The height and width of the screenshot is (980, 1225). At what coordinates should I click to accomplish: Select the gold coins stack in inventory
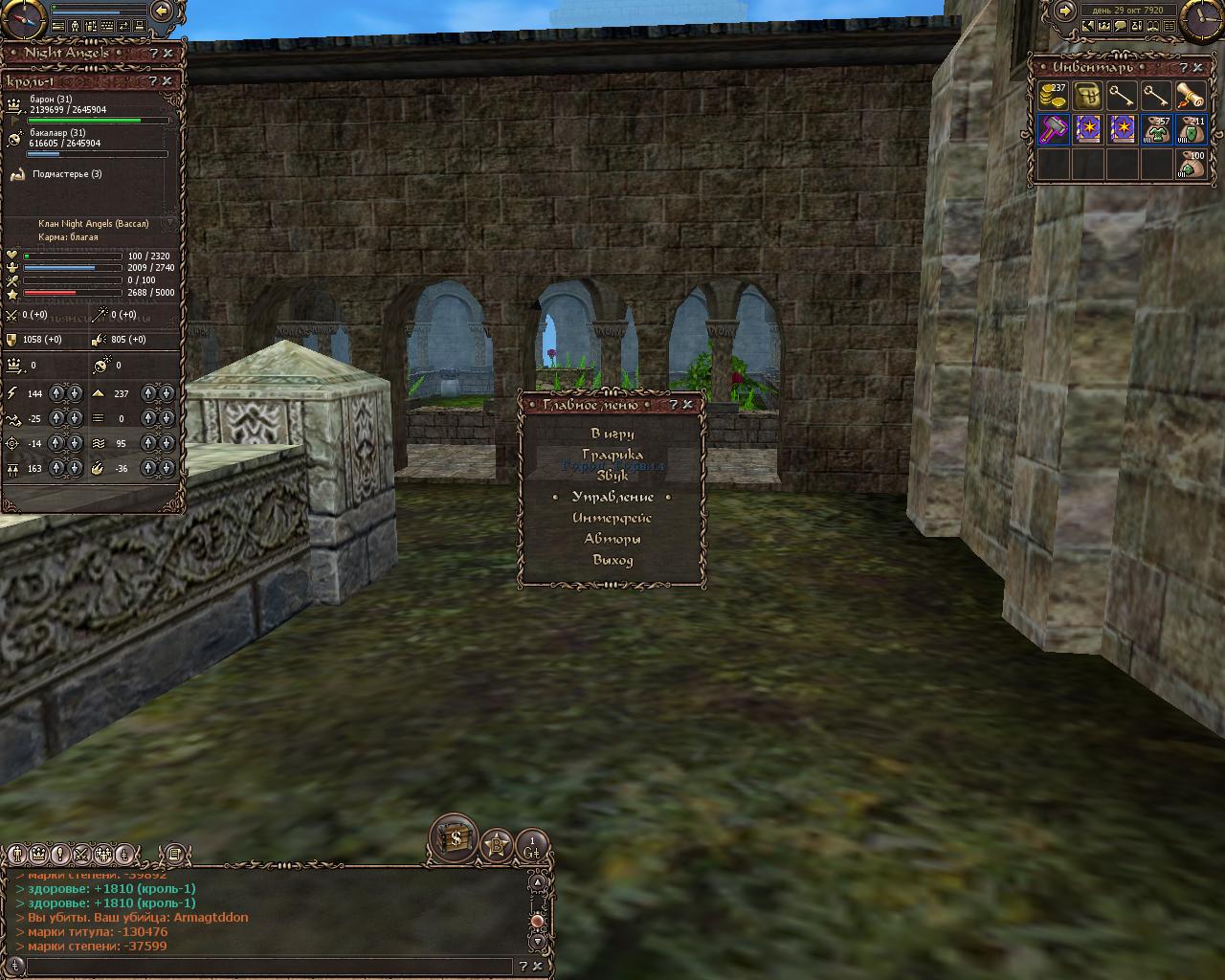pos(1053,96)
